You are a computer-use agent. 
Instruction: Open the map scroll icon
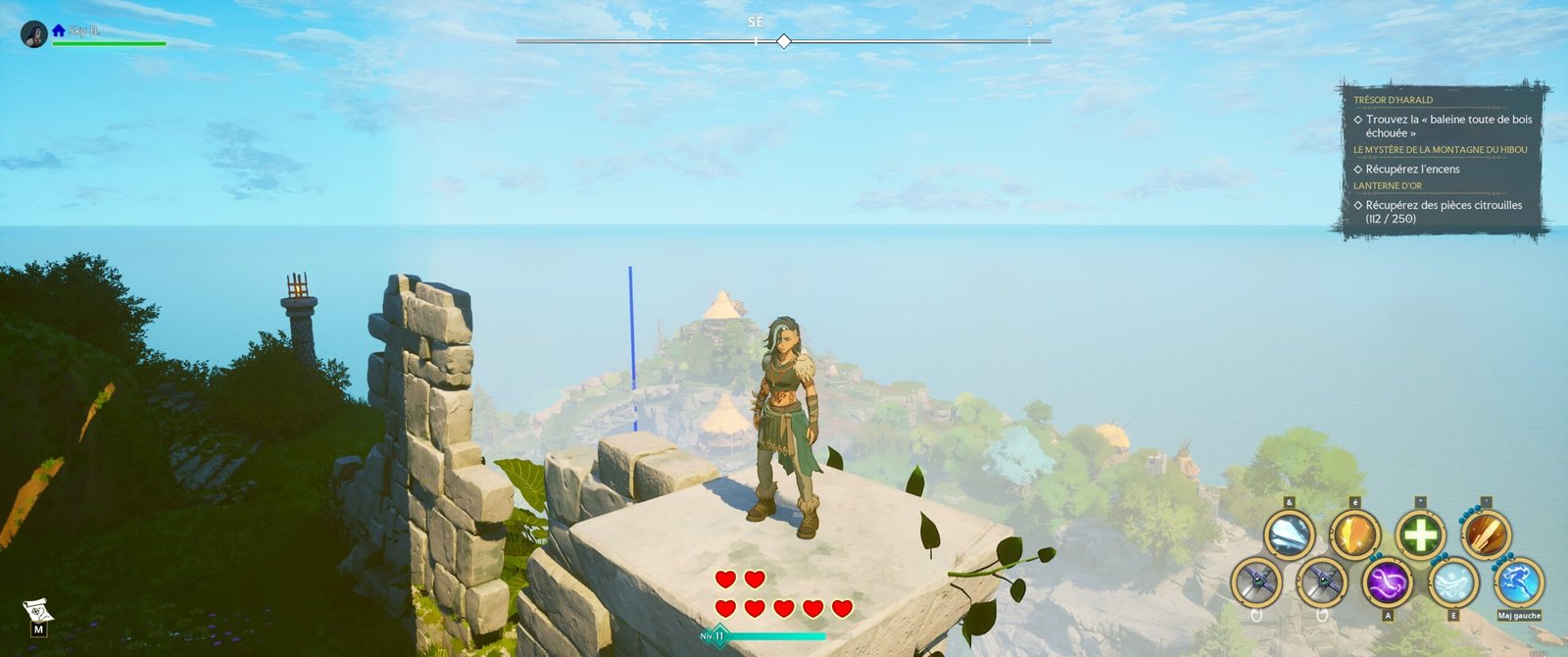point(37,614)
